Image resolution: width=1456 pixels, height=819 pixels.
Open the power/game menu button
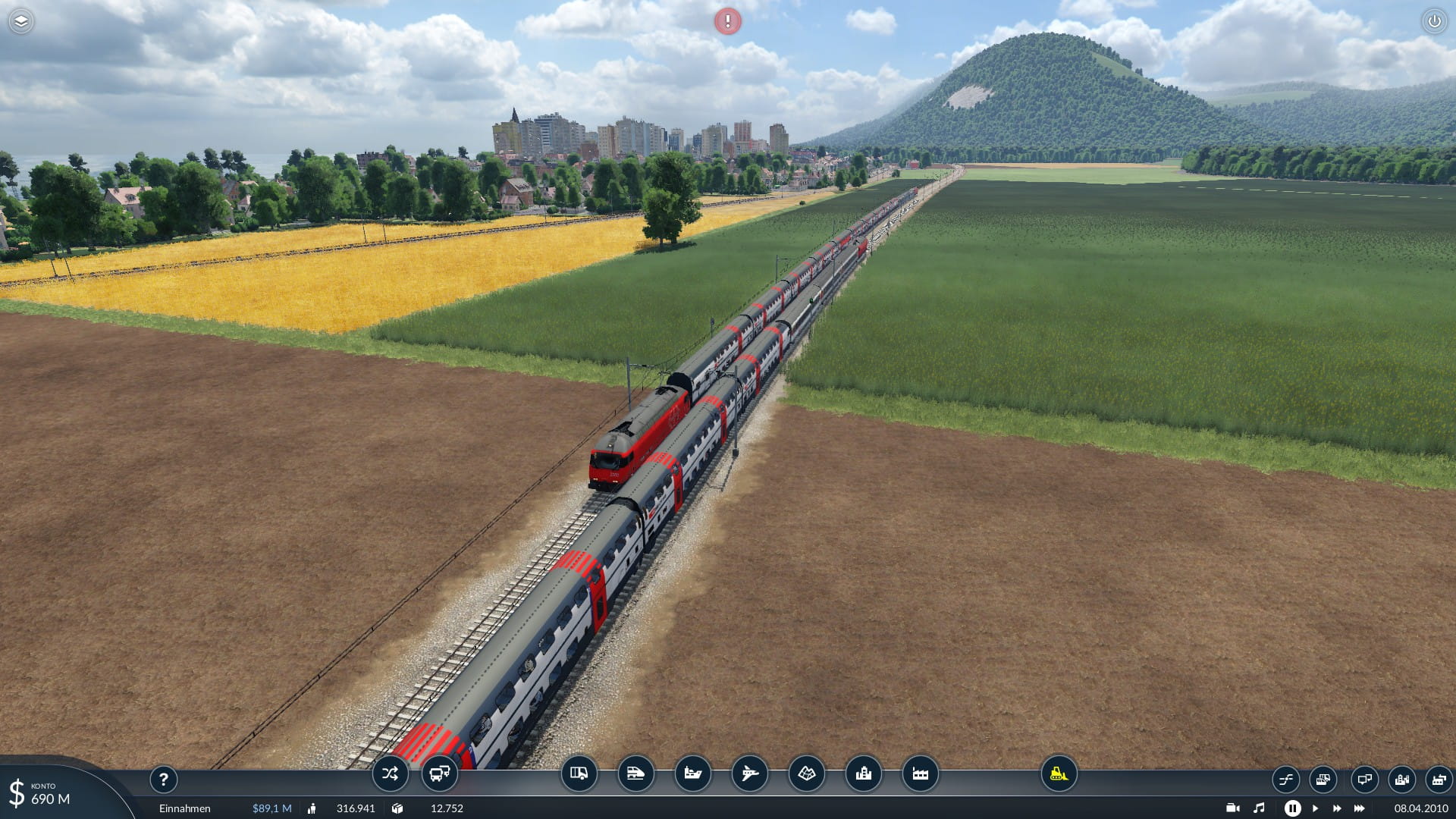pos(1434,21)
